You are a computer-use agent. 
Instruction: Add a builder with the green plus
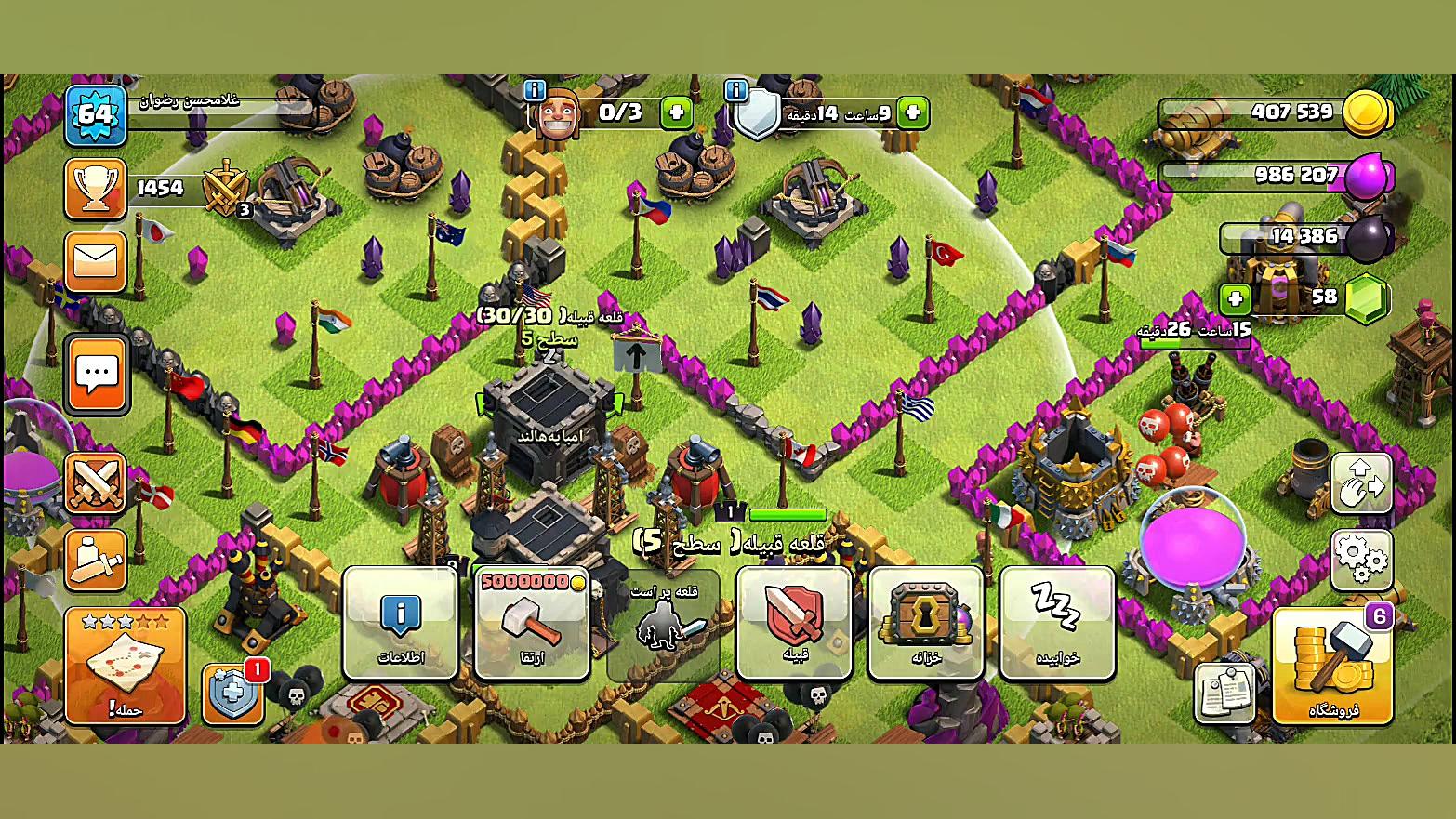point(676,112)
